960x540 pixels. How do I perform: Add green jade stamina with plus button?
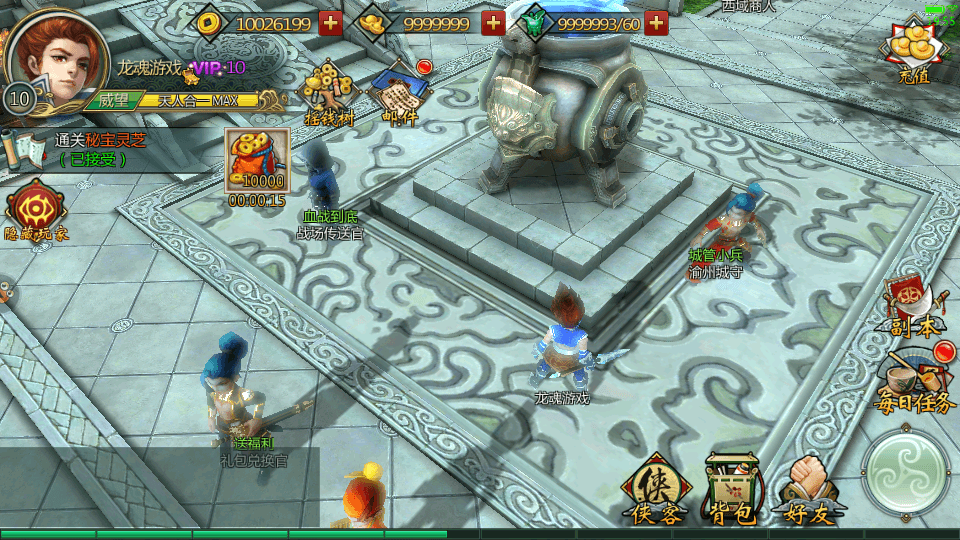click(x=656, y=23)
